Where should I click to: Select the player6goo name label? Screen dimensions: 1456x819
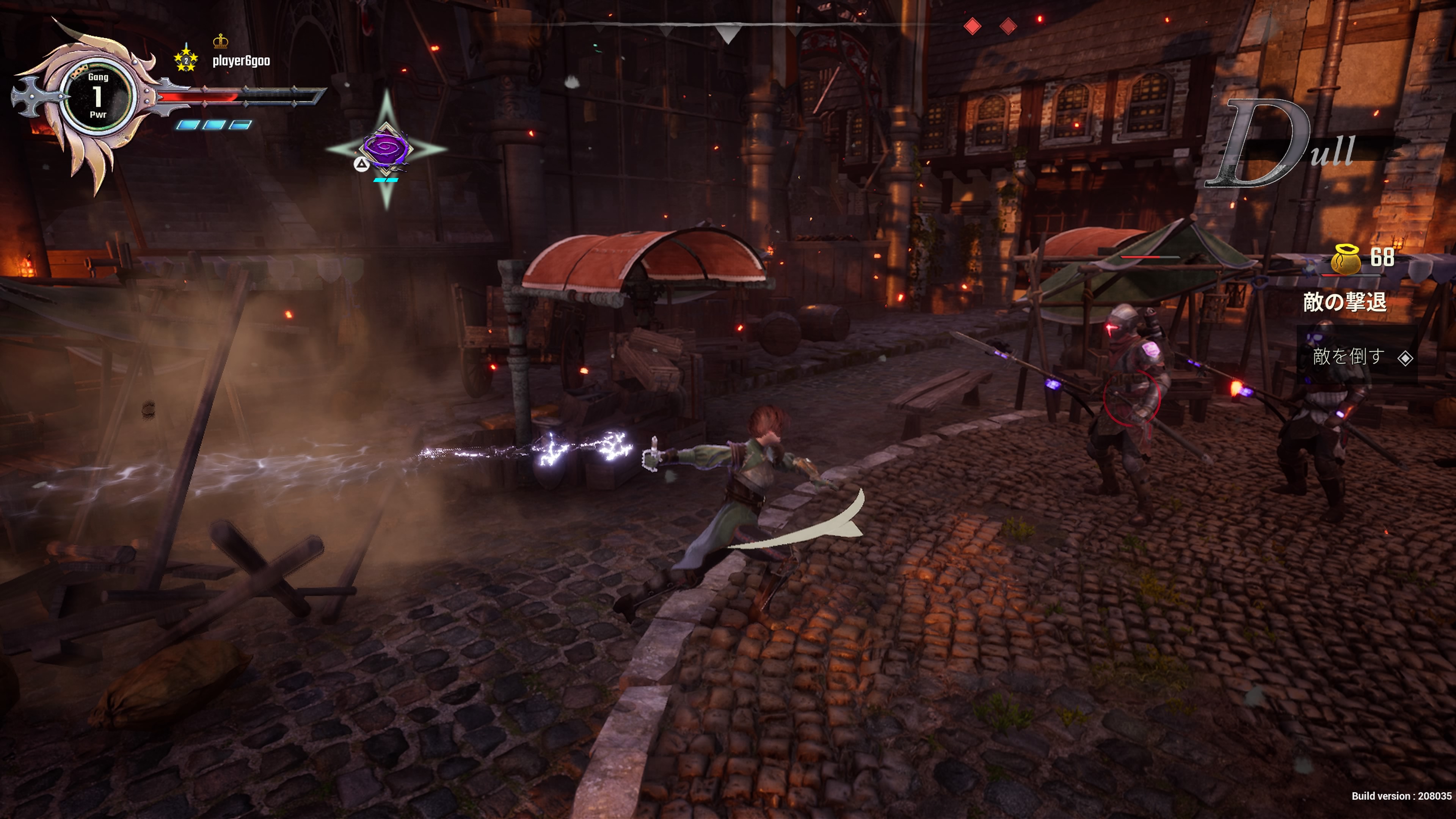(x=242, y=61)
